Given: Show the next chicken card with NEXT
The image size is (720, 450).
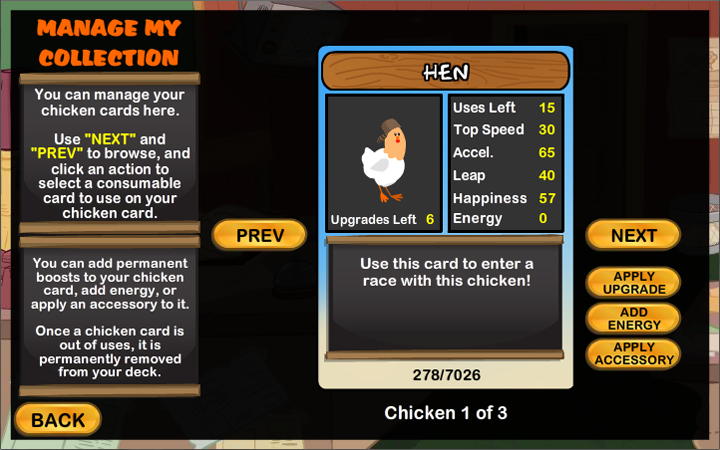Looking at the screenshot, I should [633, 236].
